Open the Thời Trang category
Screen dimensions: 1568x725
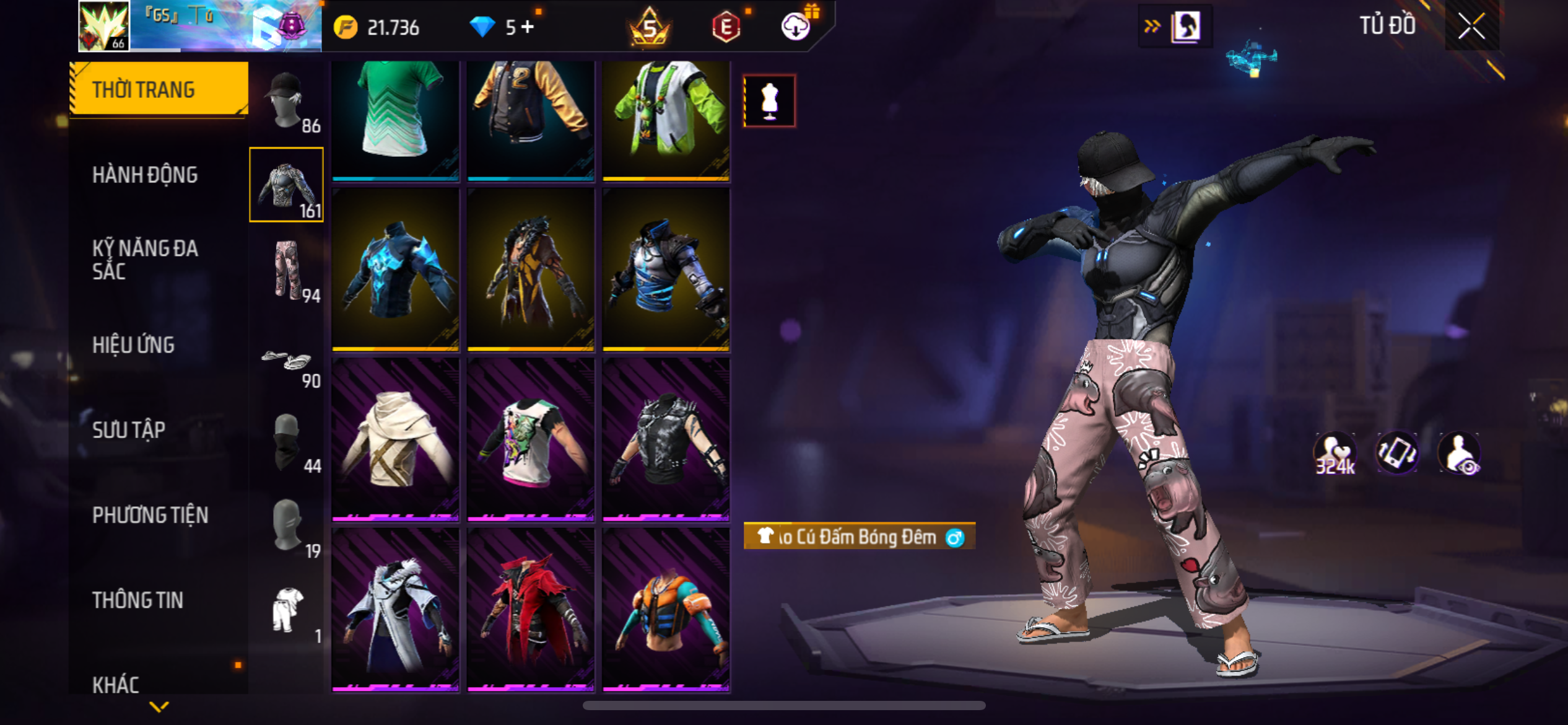point(159,89)
